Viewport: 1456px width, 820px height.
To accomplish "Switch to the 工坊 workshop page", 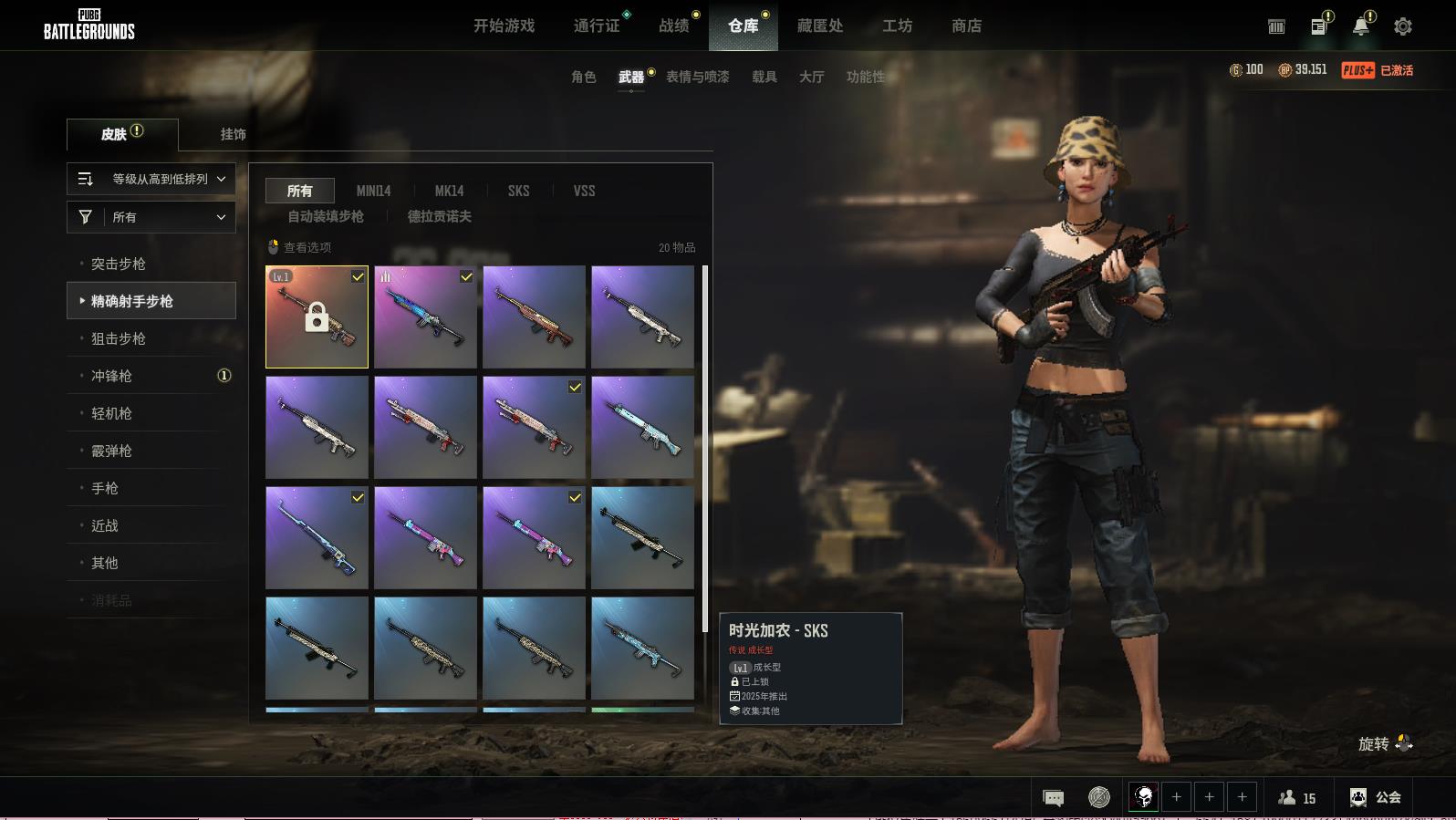I will [x=897, y=26].
